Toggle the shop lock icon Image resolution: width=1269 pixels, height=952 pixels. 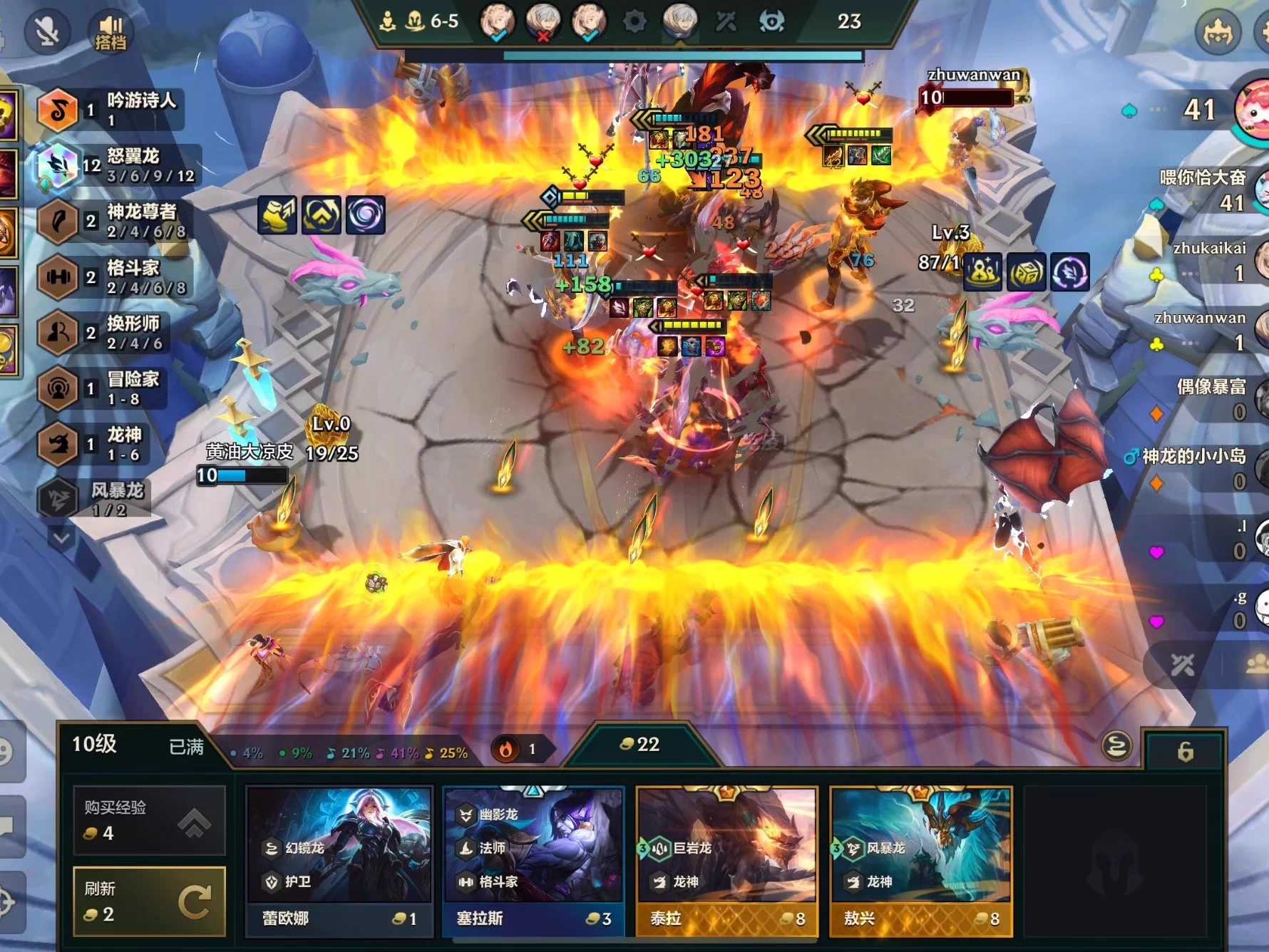1185,751
